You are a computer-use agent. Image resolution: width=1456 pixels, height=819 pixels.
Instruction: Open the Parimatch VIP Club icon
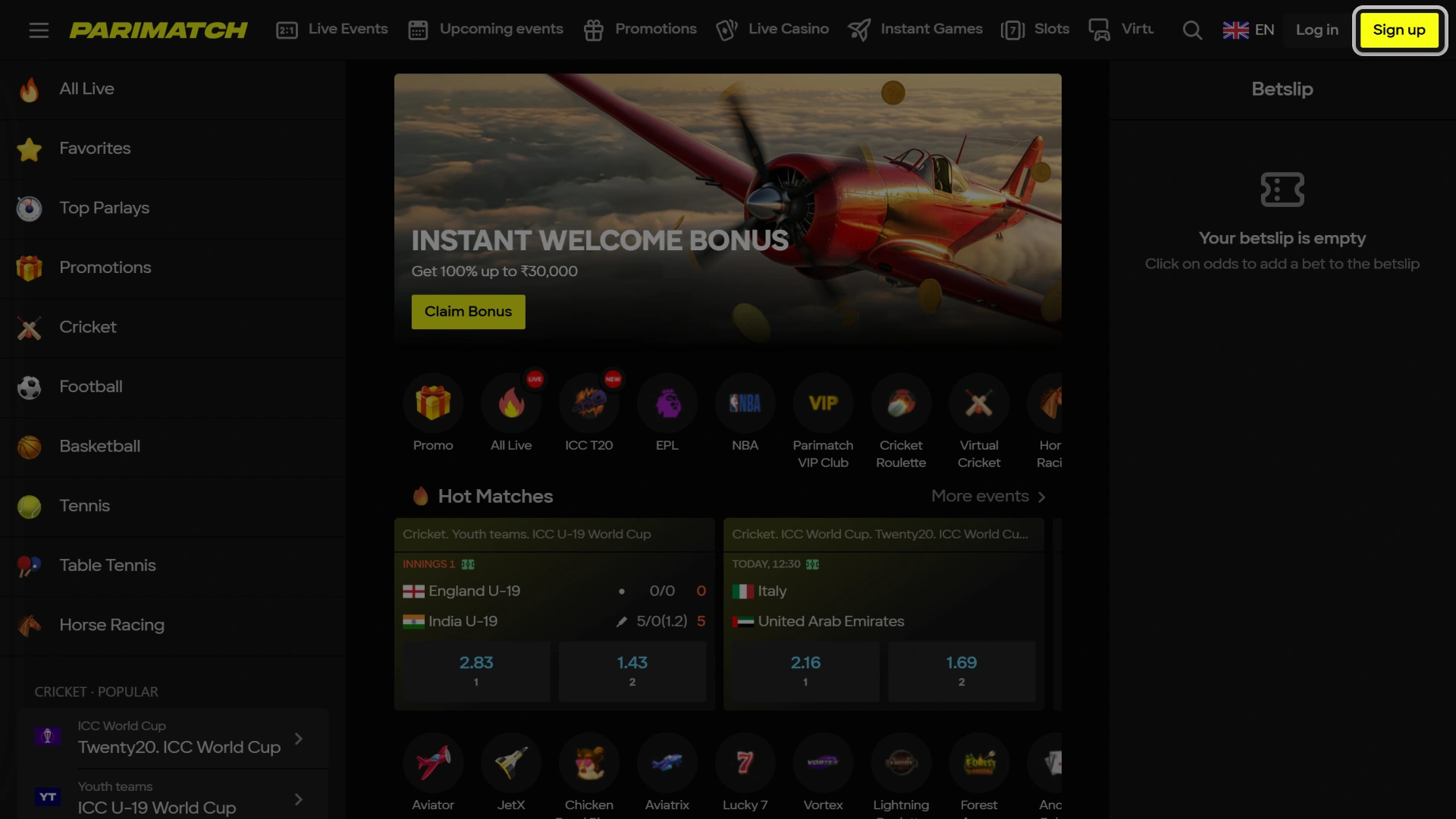tap(823, 403)
